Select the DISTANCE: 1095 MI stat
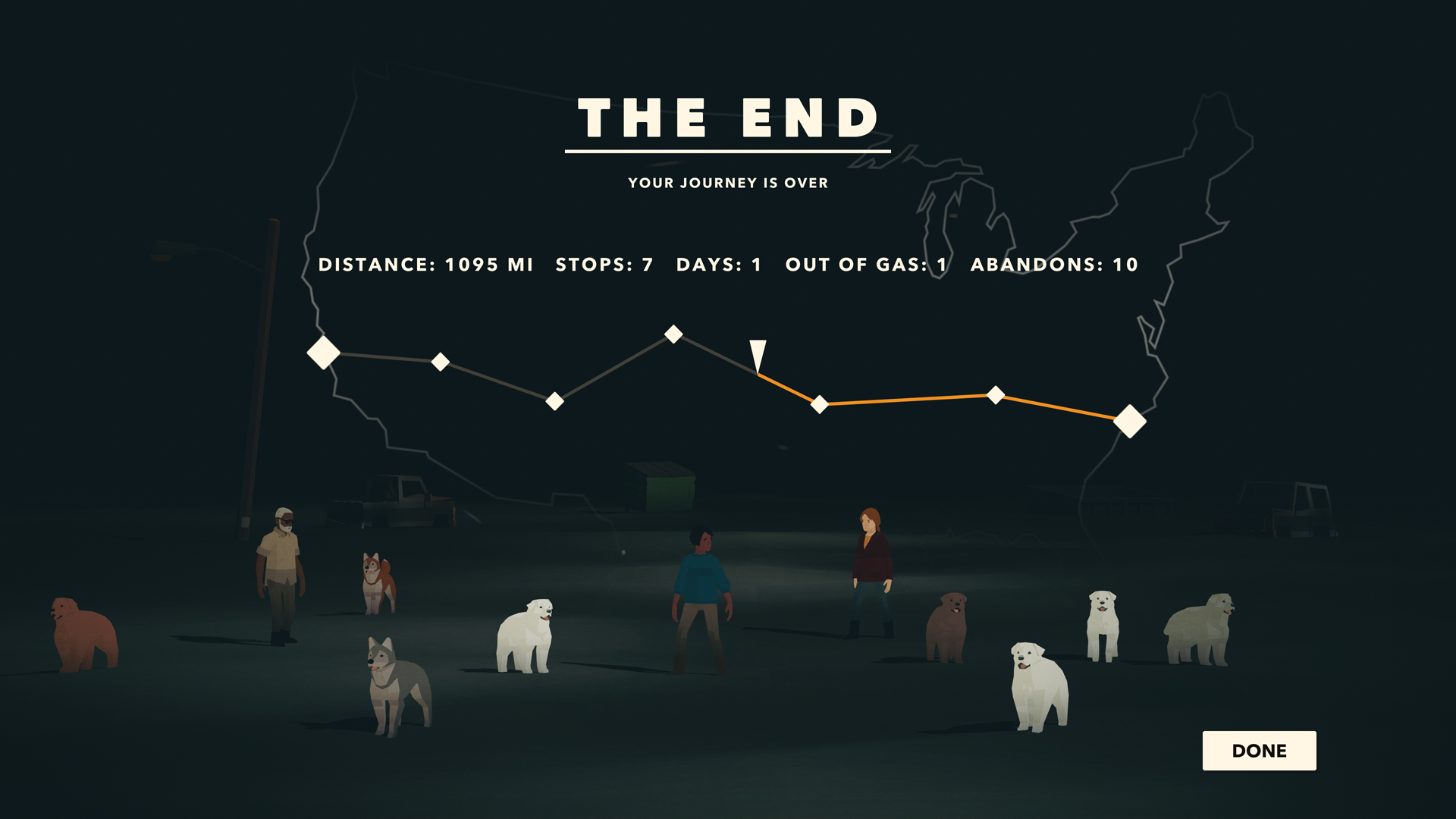The image size is (1456, 819). pyautogui.click(x=427, y=265)
